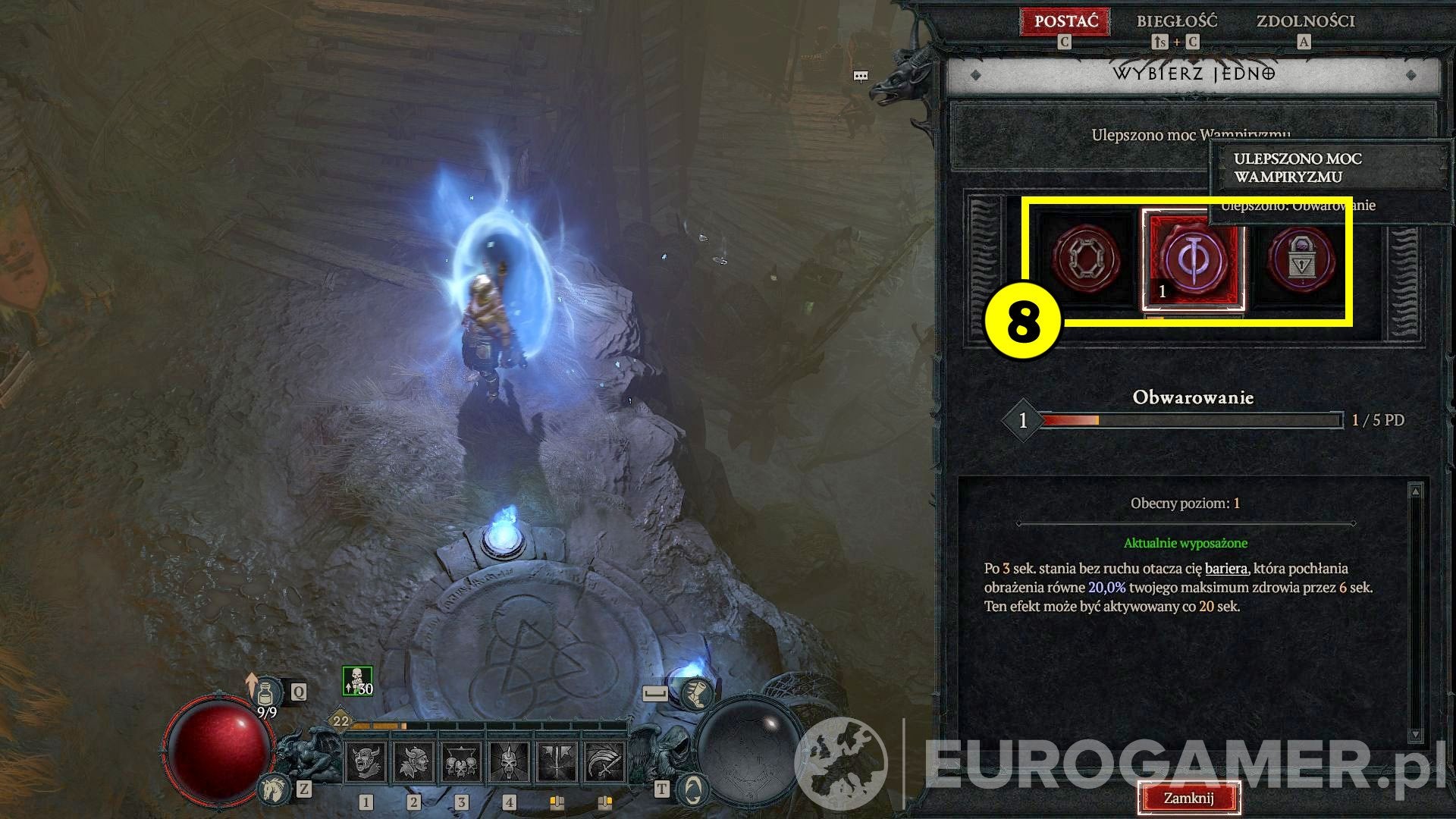Click the spiked skull skill in slot 4

coord(509,760)
